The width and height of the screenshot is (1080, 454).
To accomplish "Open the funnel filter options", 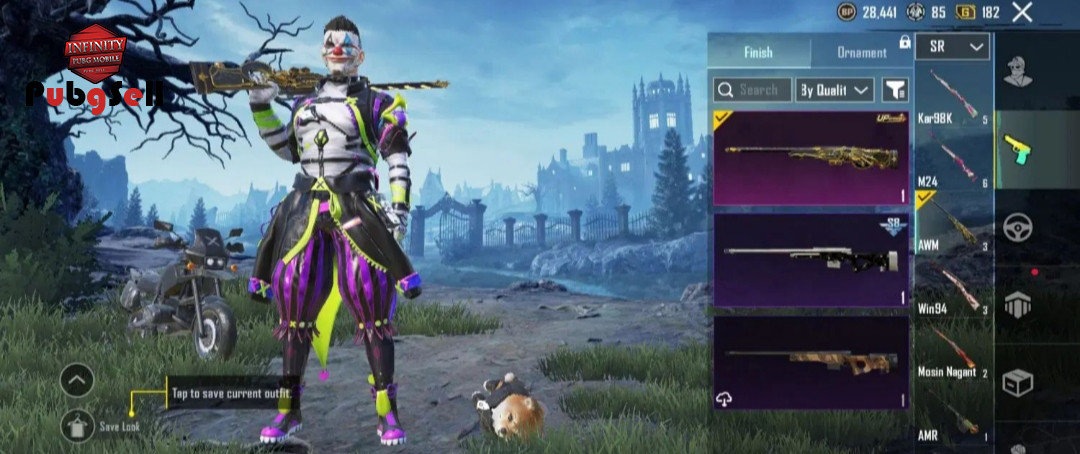I will pos(894,90).
